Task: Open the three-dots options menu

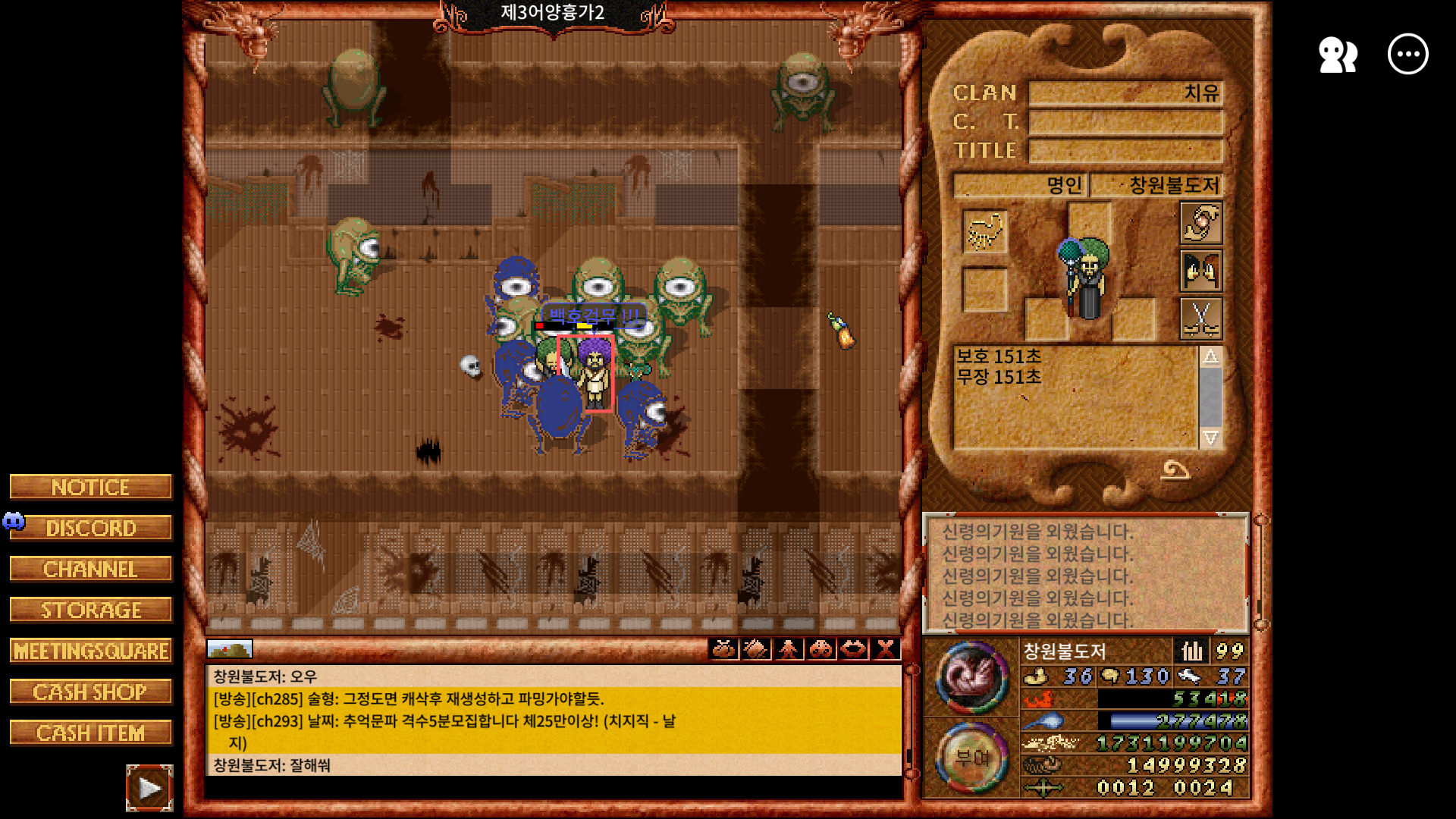Action: pyautogui.click(x=1407, y=55)
